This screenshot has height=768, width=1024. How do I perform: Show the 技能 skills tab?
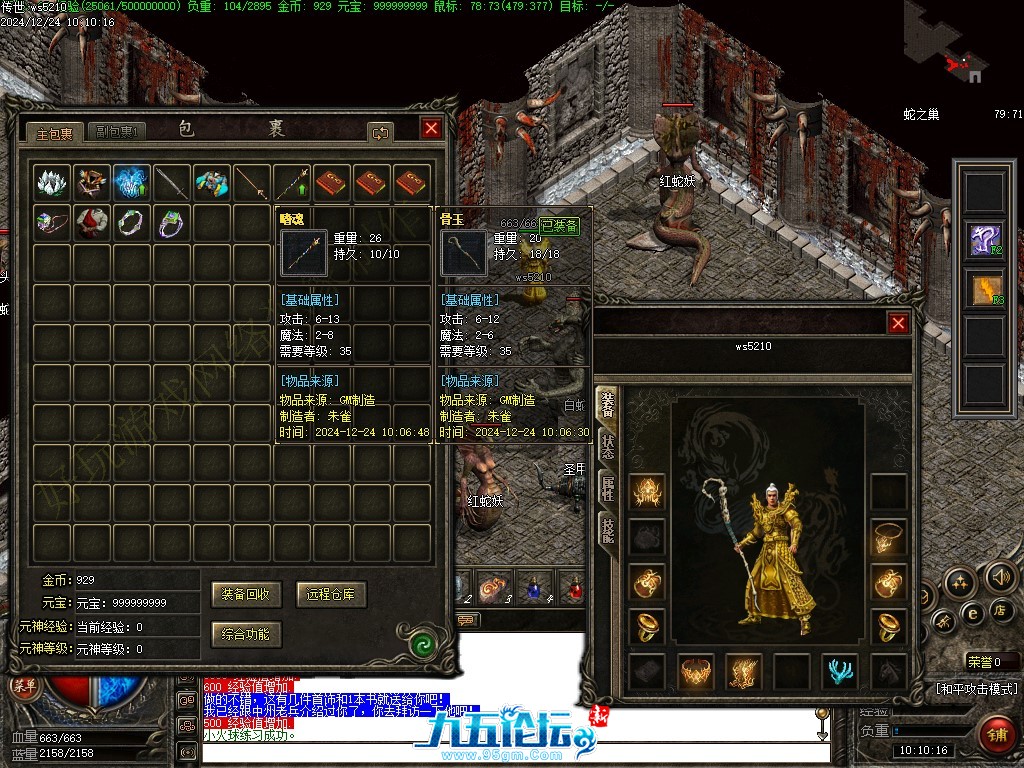pos(607,531)
